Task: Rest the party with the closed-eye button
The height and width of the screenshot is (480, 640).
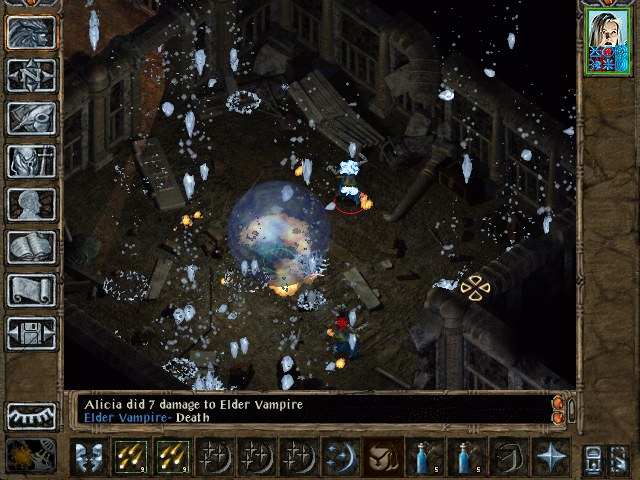Action: (x=31, y=416)
